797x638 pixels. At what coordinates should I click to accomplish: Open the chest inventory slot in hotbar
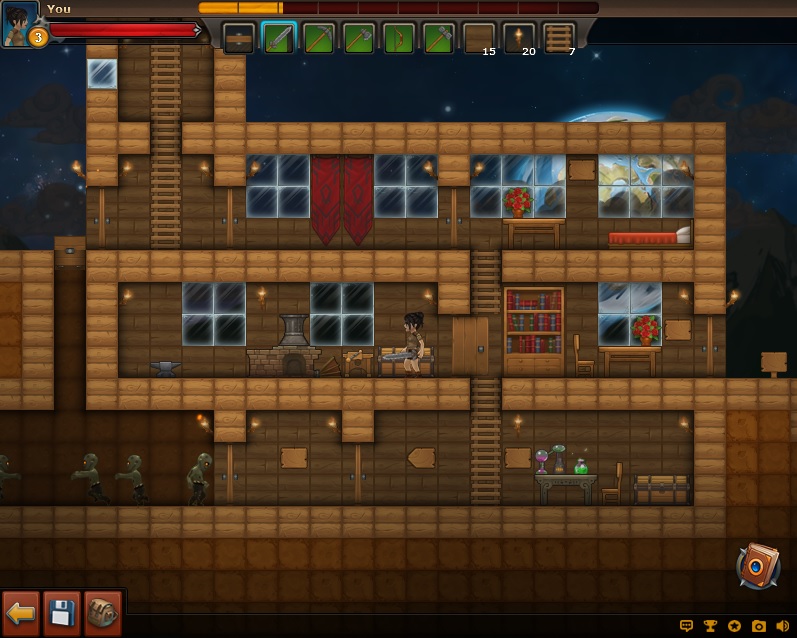[x=238, y=38]
